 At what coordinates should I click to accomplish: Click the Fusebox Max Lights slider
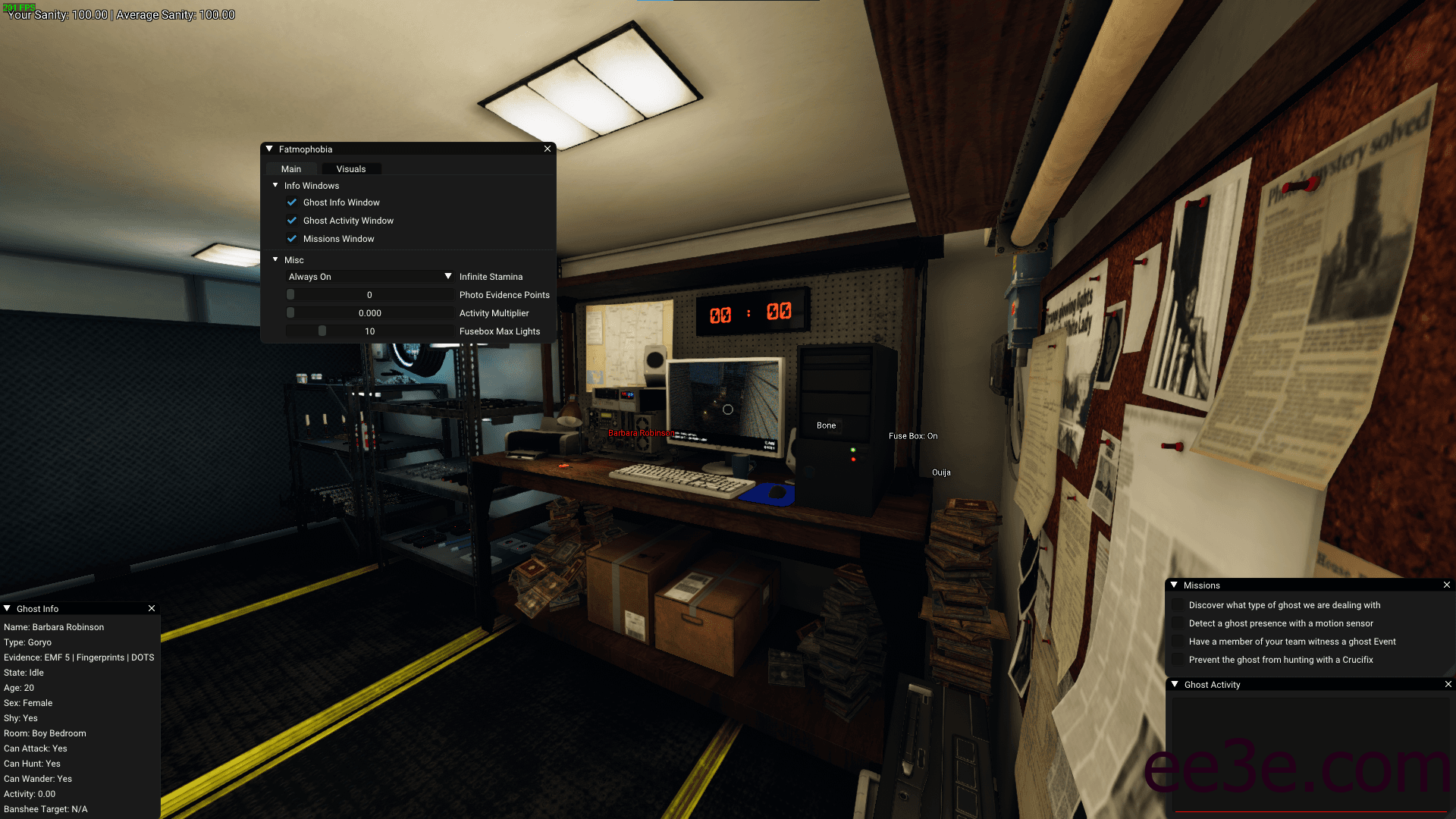tap(370, 331)
